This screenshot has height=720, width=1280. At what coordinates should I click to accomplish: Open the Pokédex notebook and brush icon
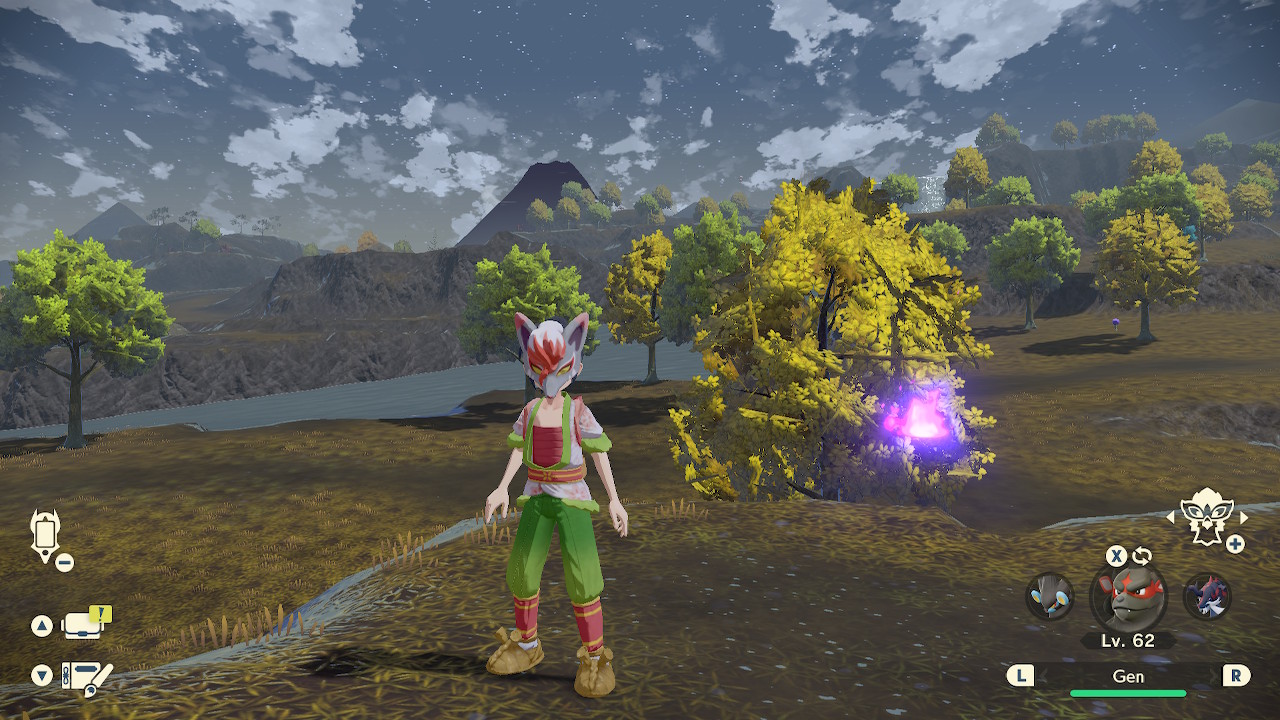(x=86, y=677)
